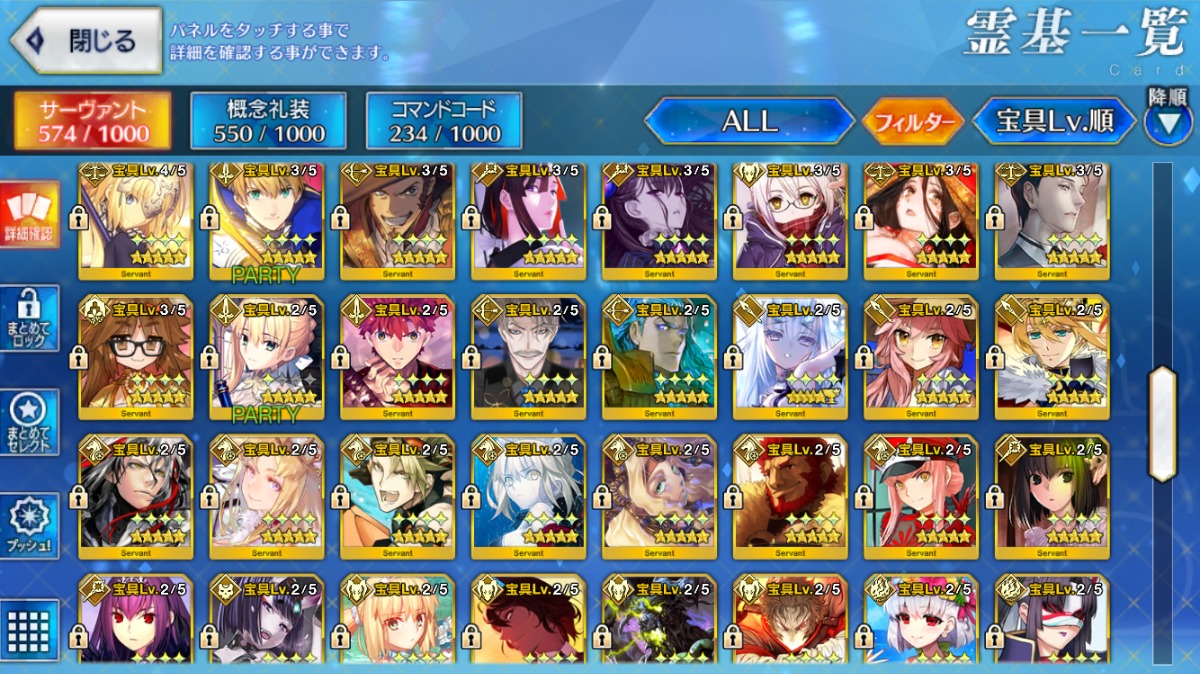Open the フィルター options
The width and height of the screenshot is (1200, 674).
click(x=913, y=122)
